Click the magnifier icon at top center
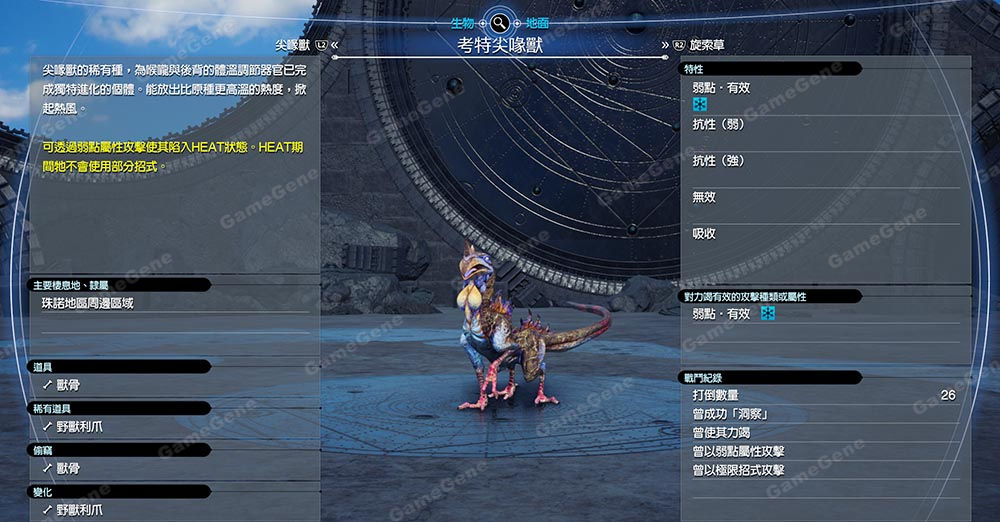The width and height of the screenshot is (1000, 522). point(499,21)
